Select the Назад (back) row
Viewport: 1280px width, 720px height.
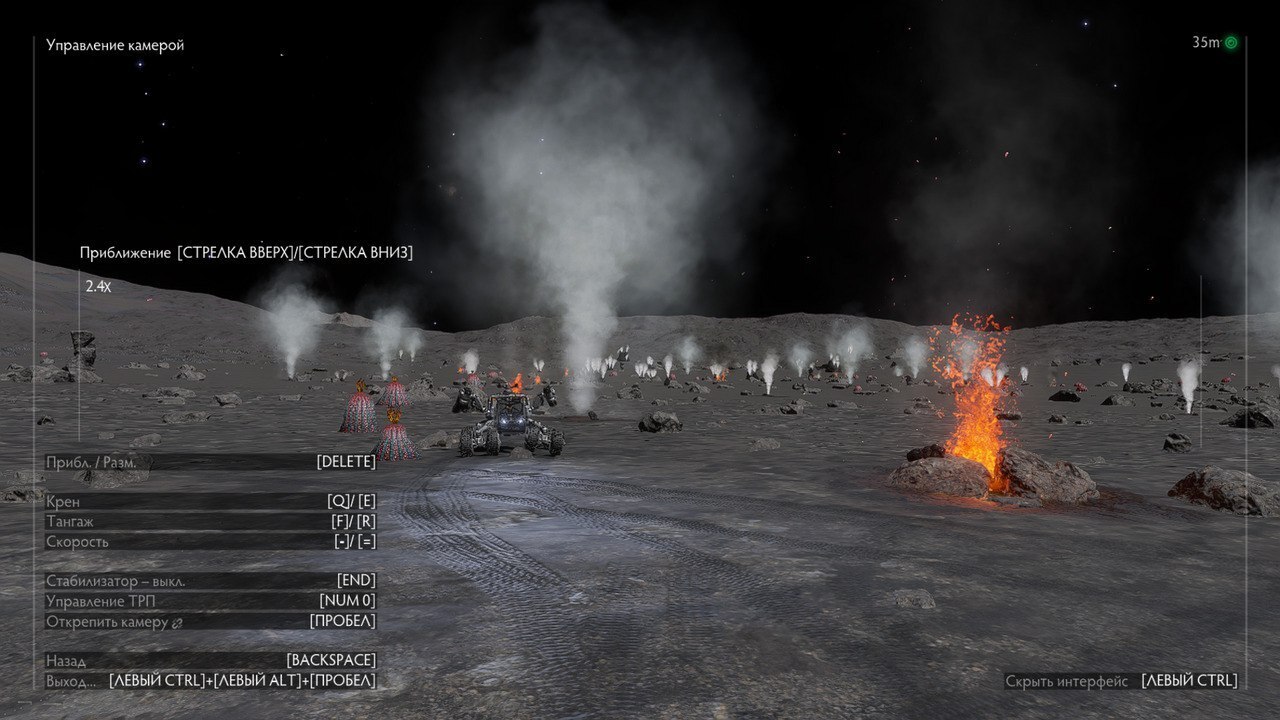[210, 661]
